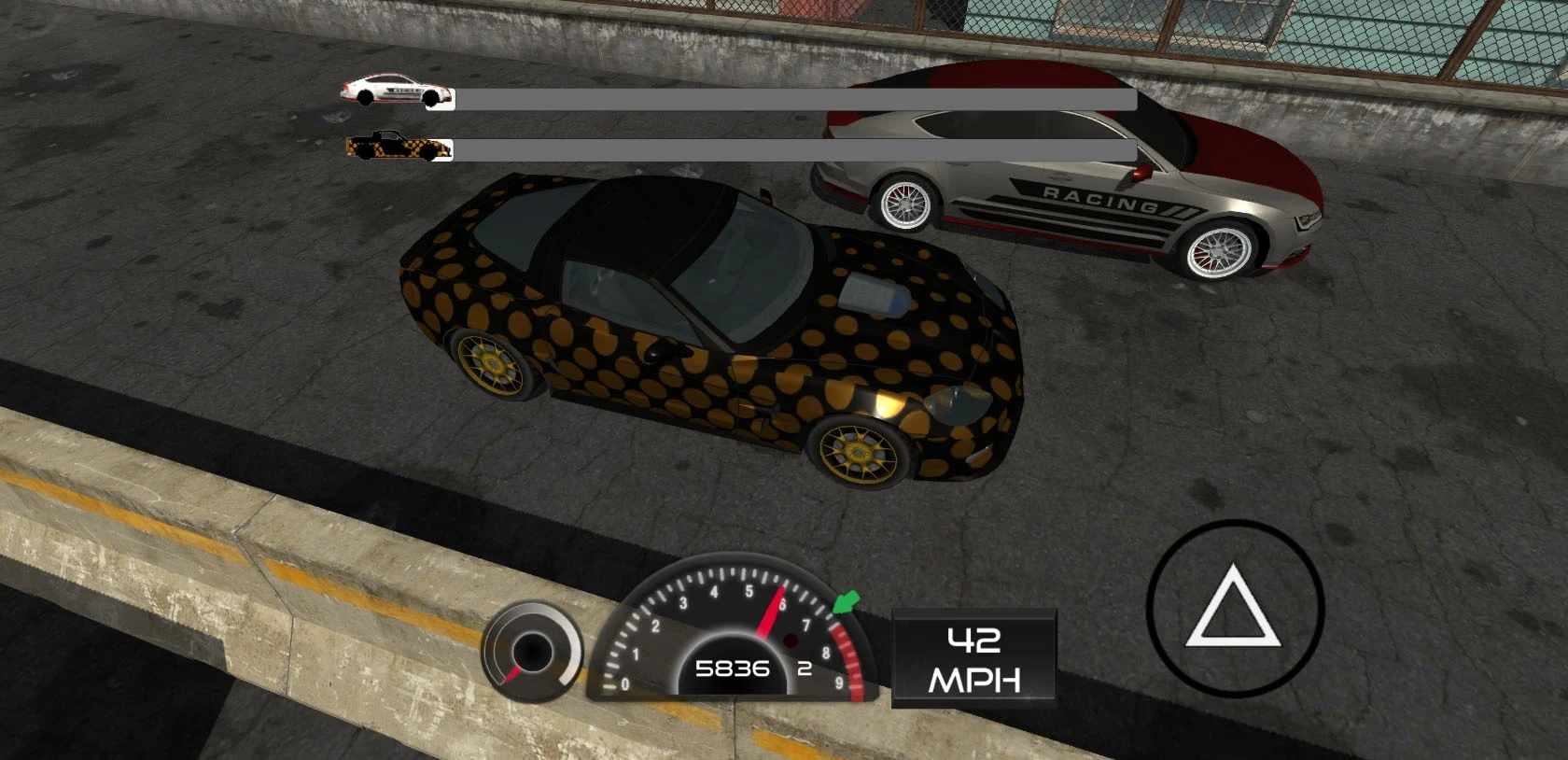
Task: Tap the triangle accelerator pedal button
Action: tap(1234, 609)
